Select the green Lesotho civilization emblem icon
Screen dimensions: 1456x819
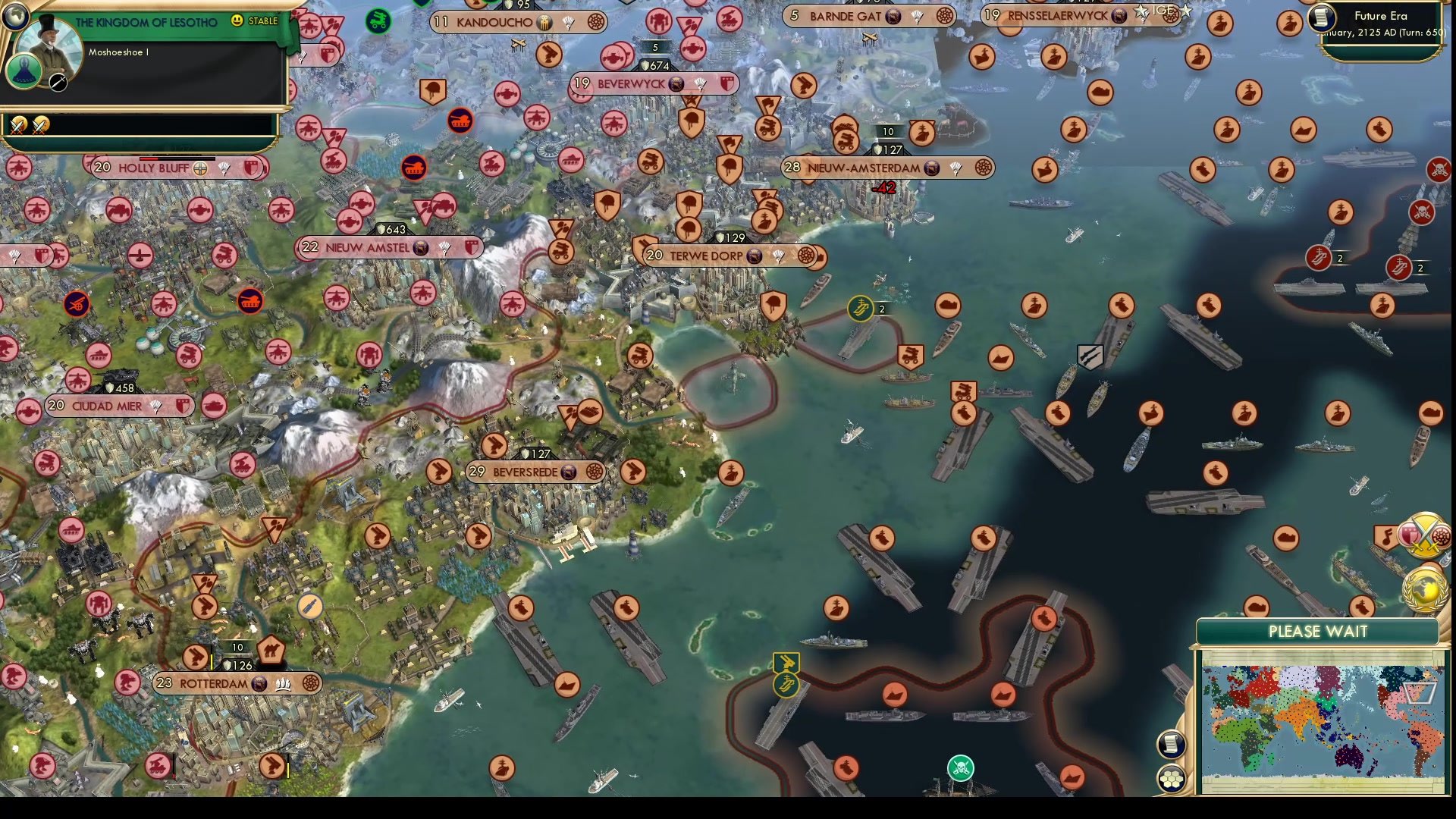[24, 72]
